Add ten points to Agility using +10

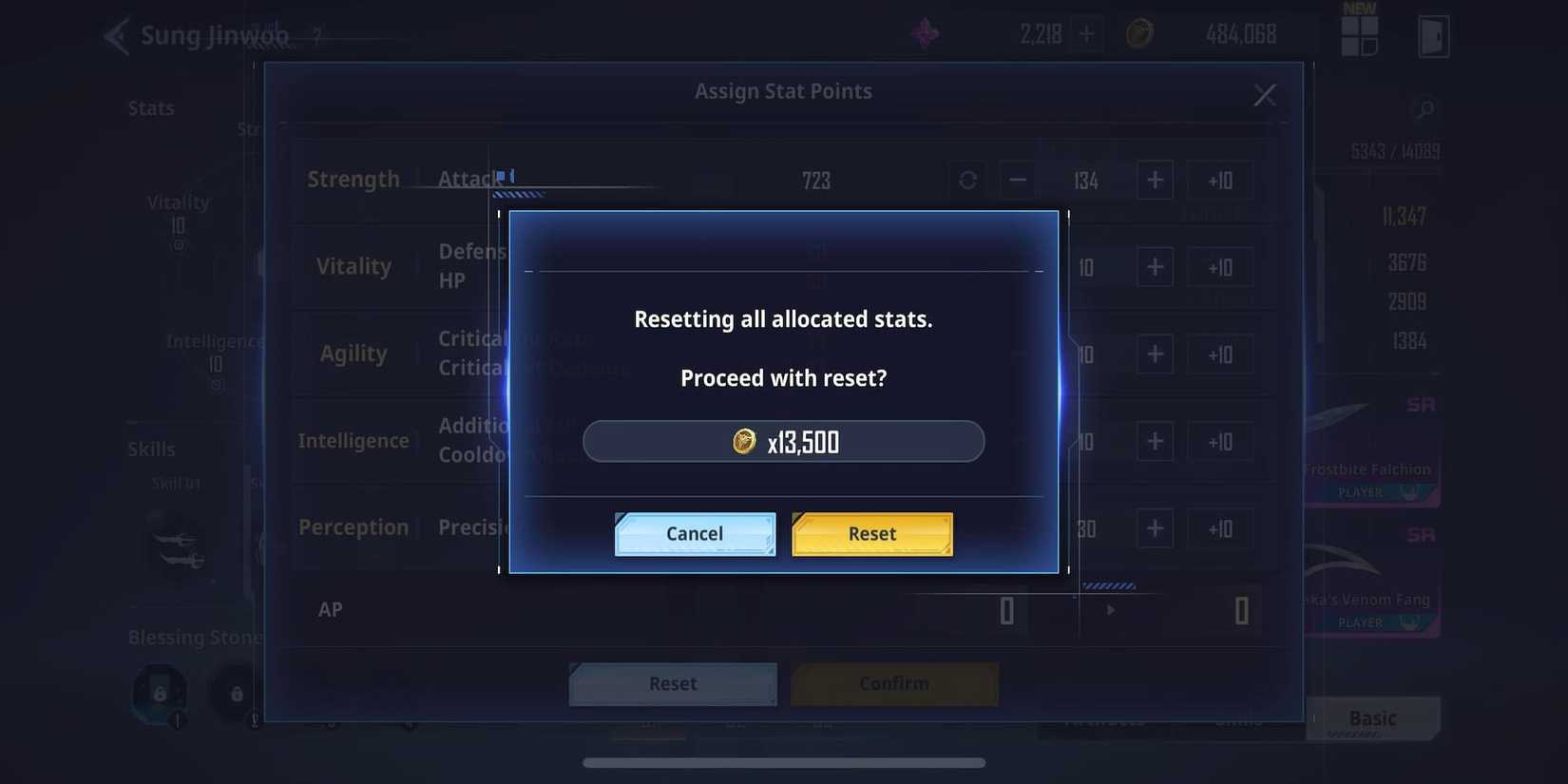click(1221, 354)
